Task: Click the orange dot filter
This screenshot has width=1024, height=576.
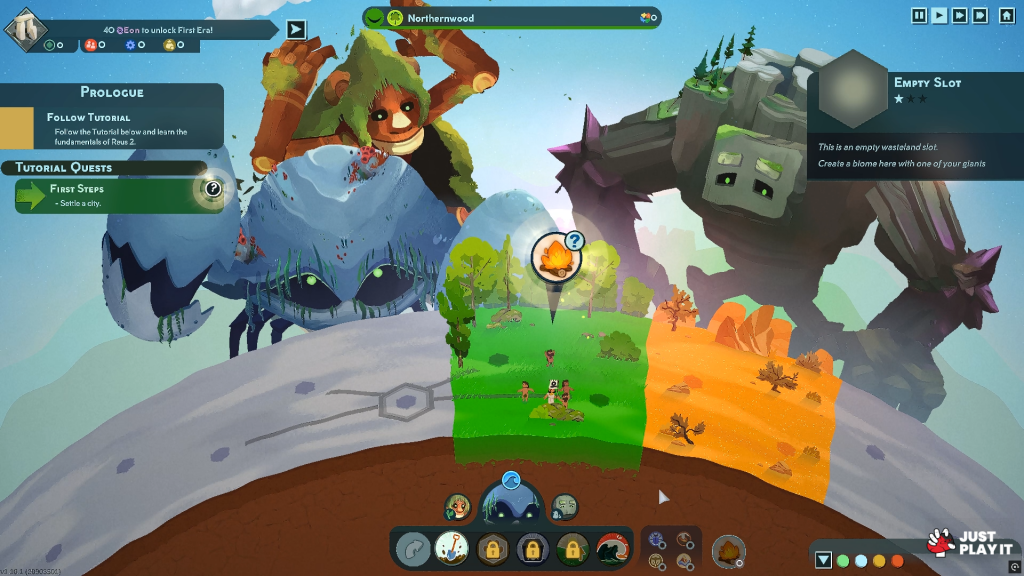Action: click(897, 560)
